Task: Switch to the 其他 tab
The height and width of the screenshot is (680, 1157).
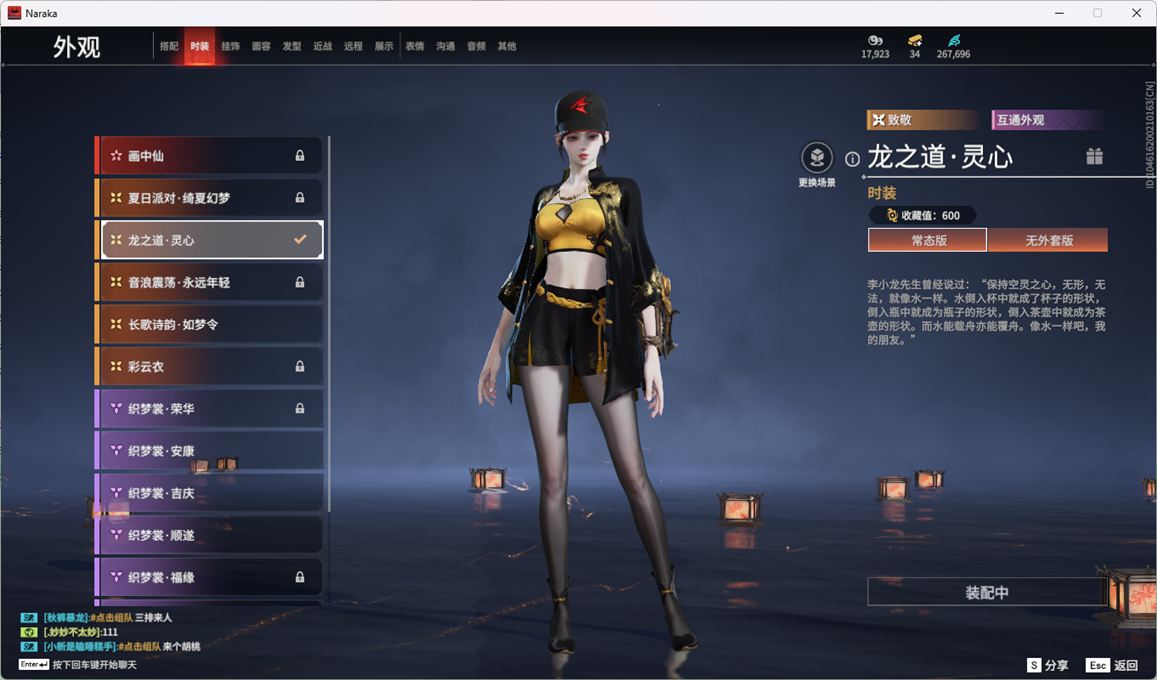Action: tap(507, 46)
